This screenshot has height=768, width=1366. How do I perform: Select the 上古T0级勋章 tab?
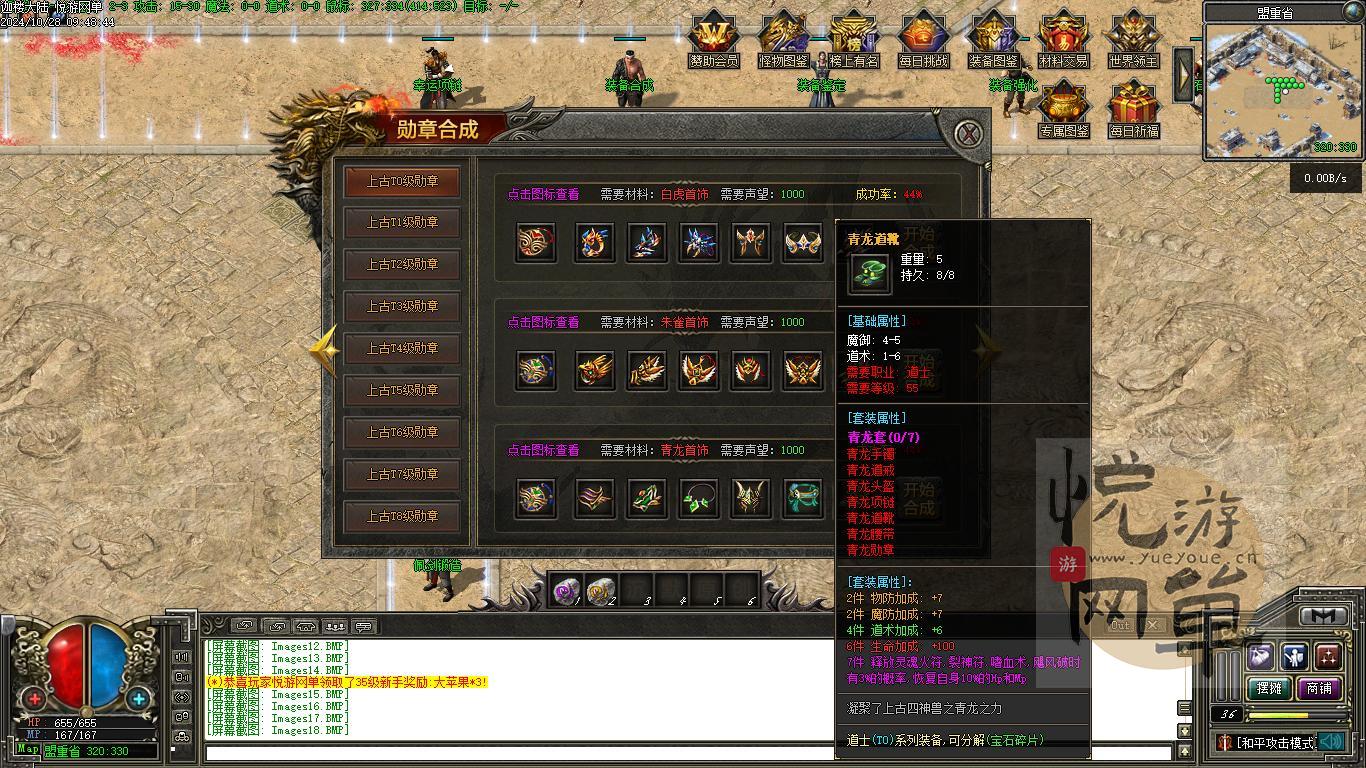pyautogui.click(x=402, y=181)
